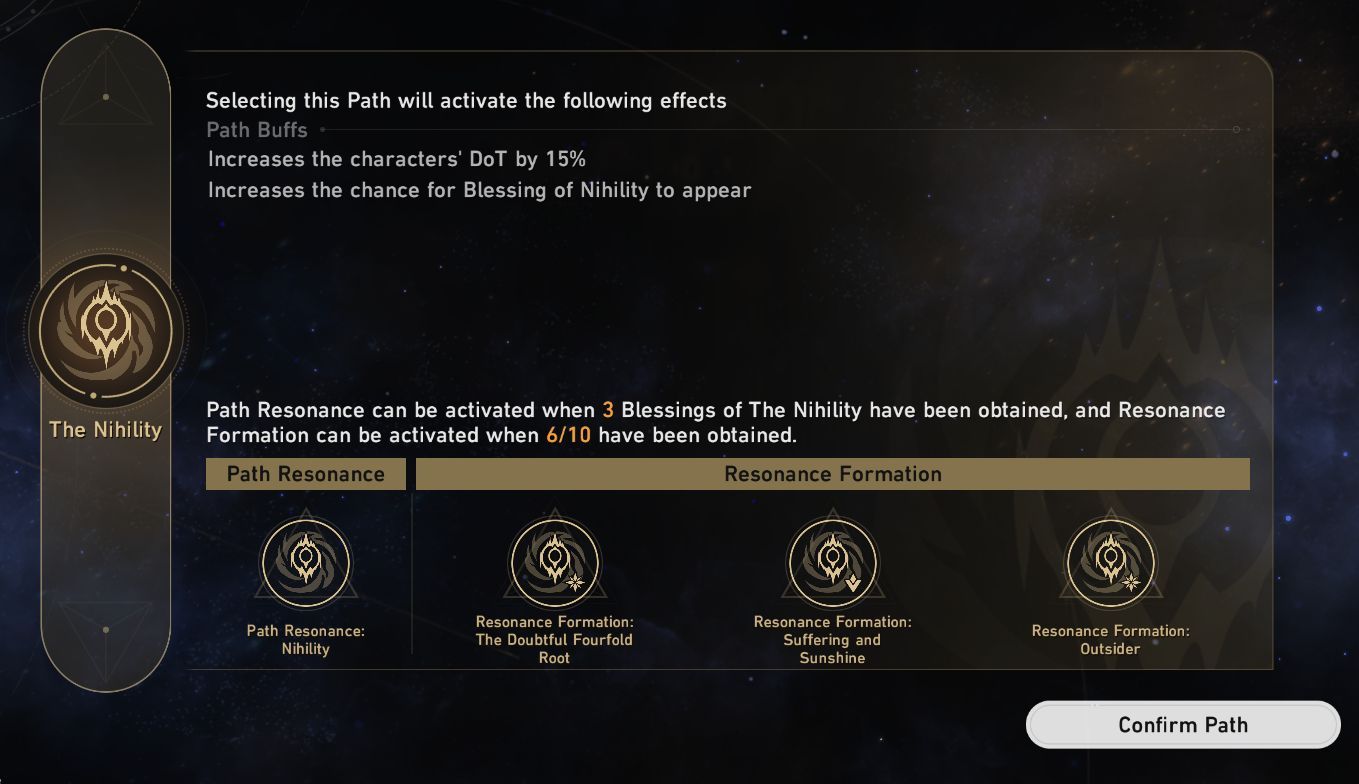The height and width of the screenshot is (784, 1359).
Task: Switch to the Path Resonance header tab
Action: point(305,473)
